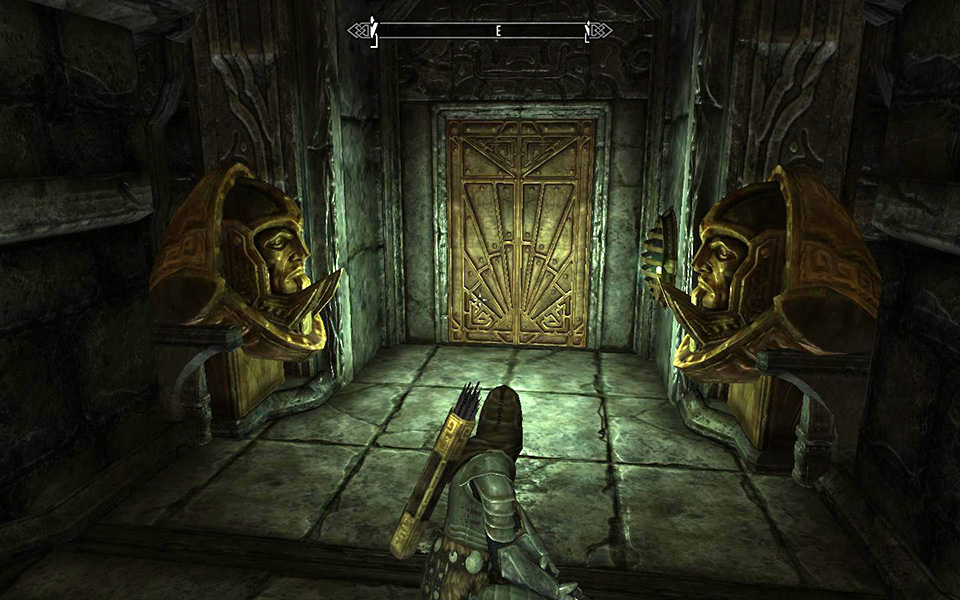Screen dimensions: 960x600
Task: Click the compass bar showing East
Action: (480, 31)
